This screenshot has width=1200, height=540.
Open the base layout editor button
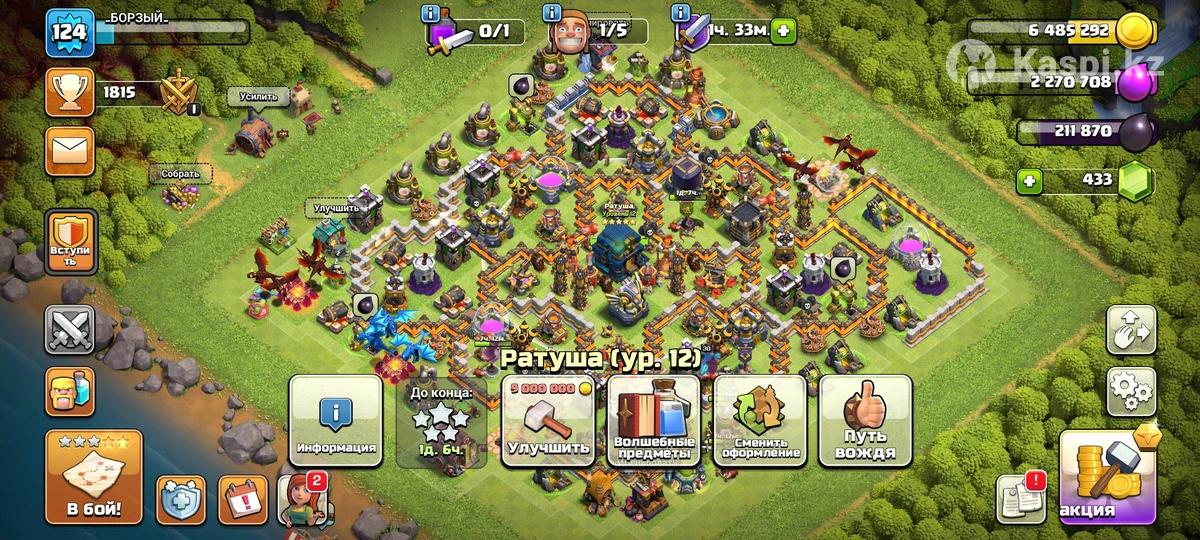click(x=1131, y=330)
